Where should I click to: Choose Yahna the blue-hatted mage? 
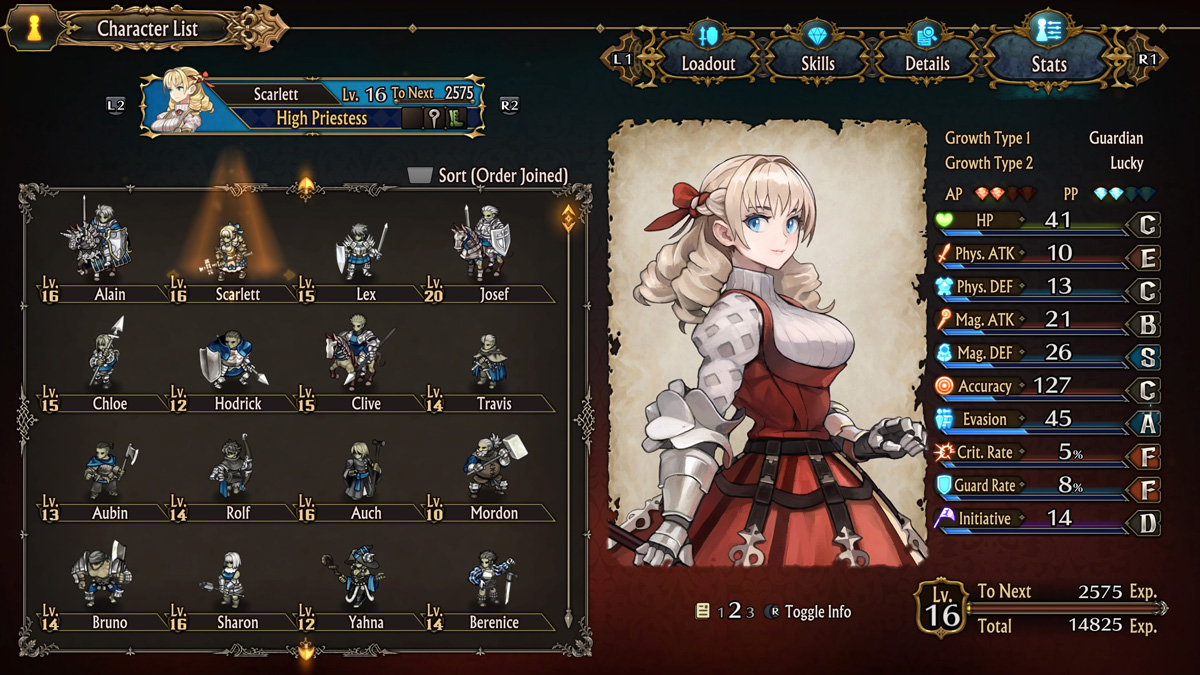click(x=362, y=580)
